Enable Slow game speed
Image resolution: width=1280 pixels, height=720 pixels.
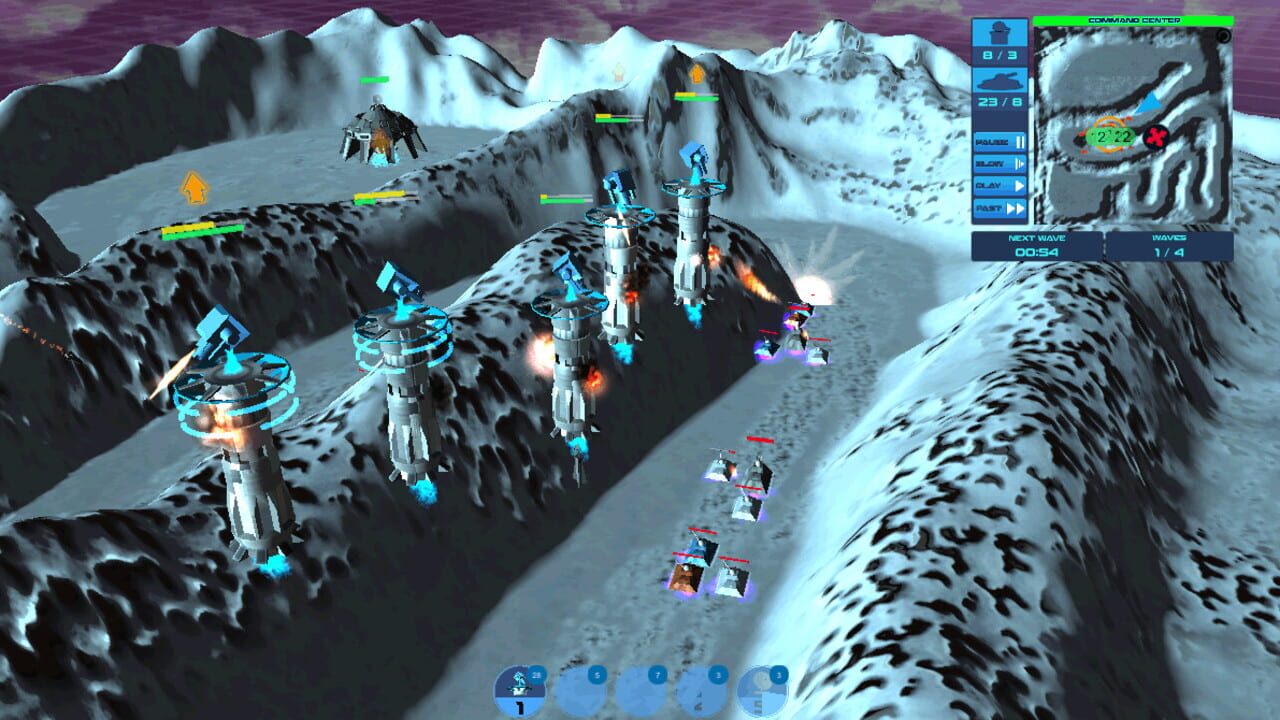coord(999,163)
